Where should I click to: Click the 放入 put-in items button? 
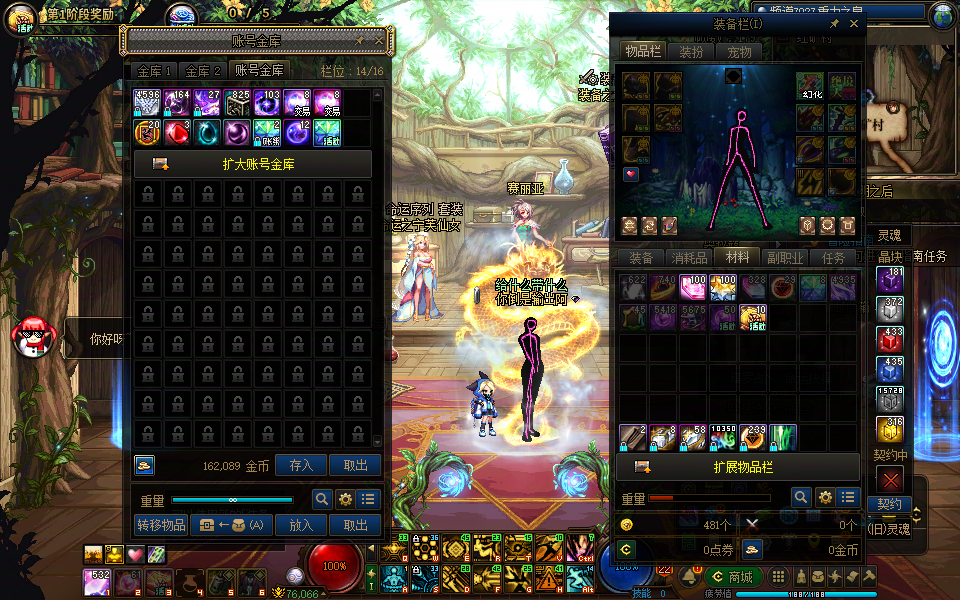[301, 525]
